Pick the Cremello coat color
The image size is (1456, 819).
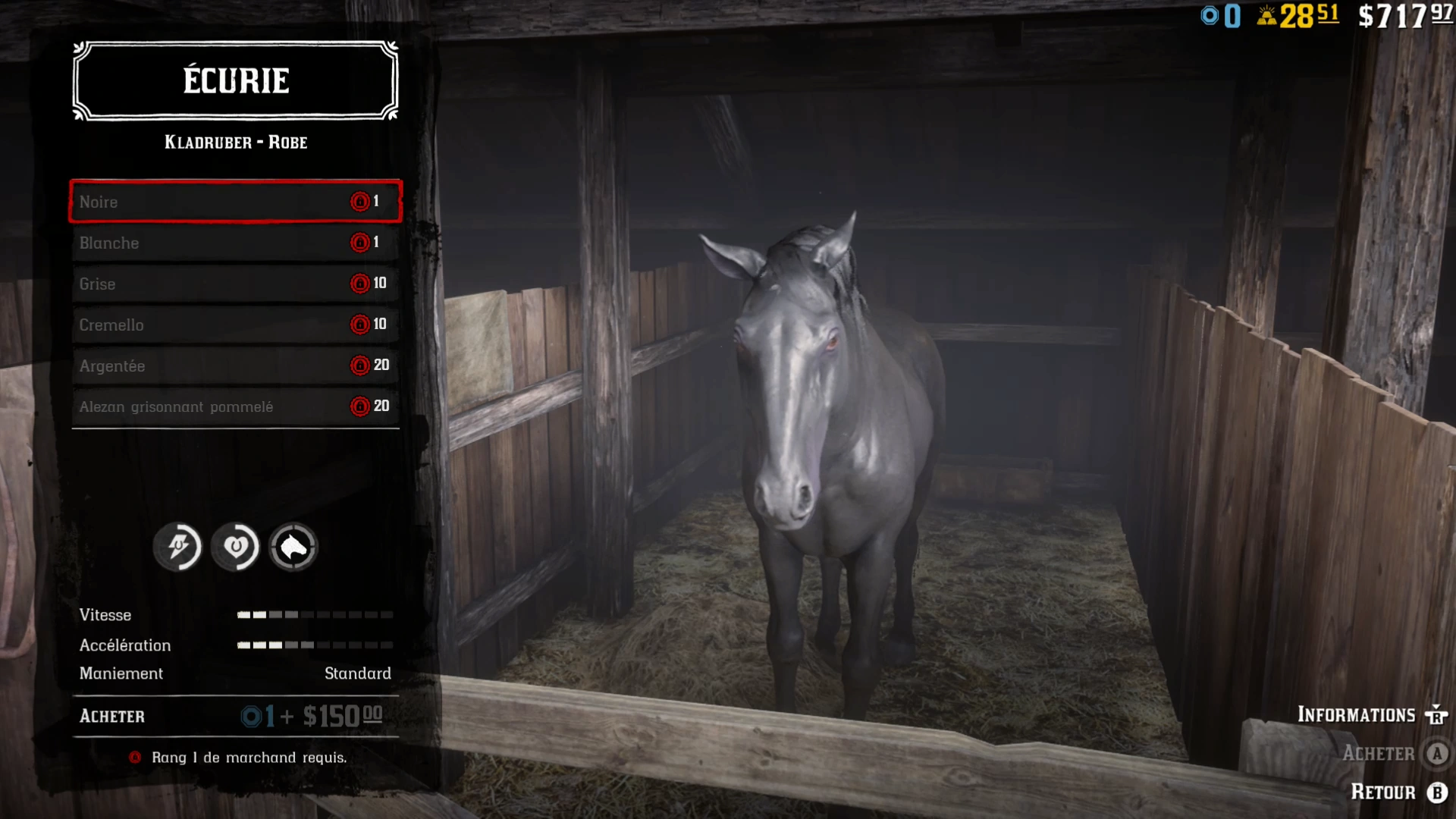235,325
